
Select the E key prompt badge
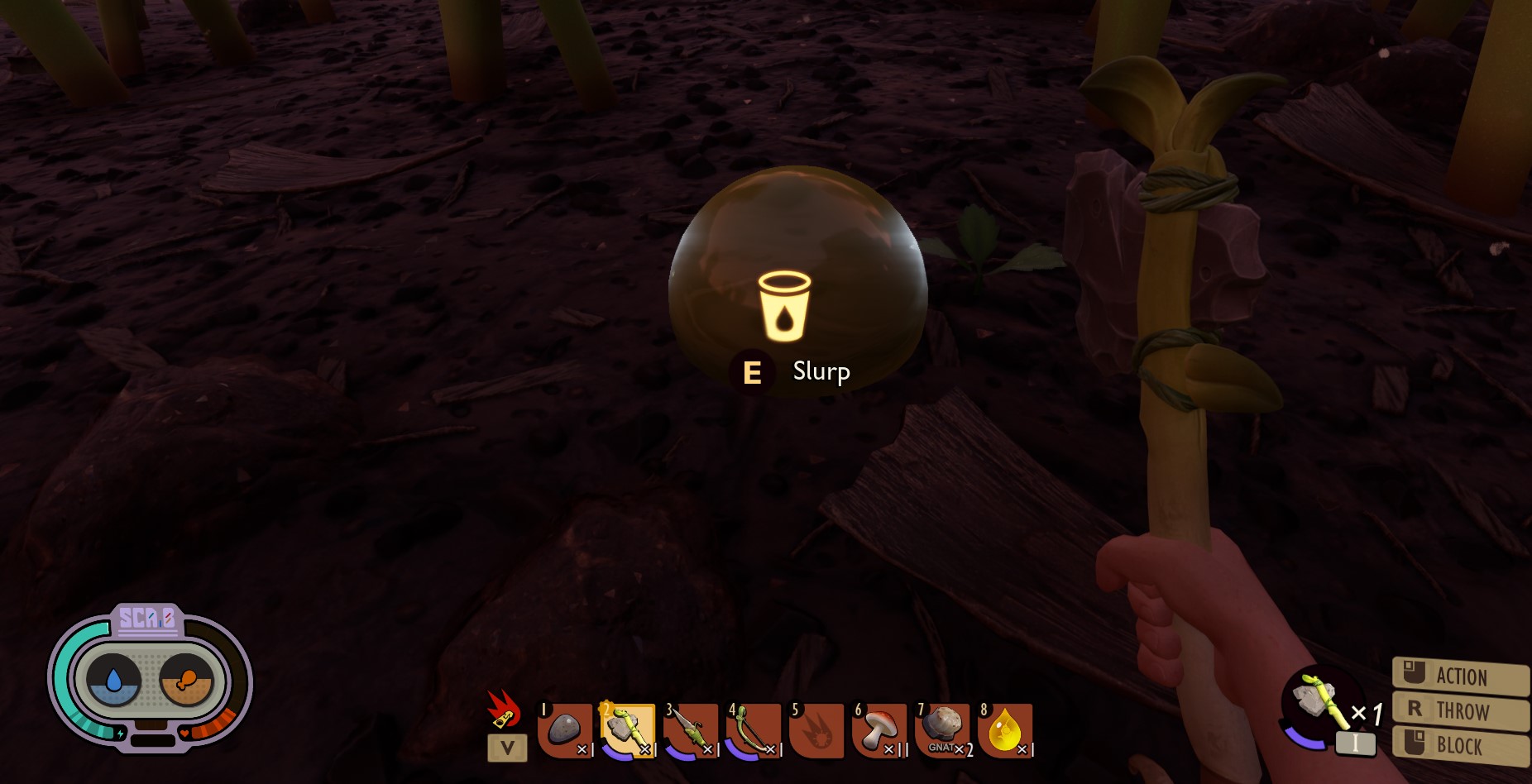coord(754,371)
